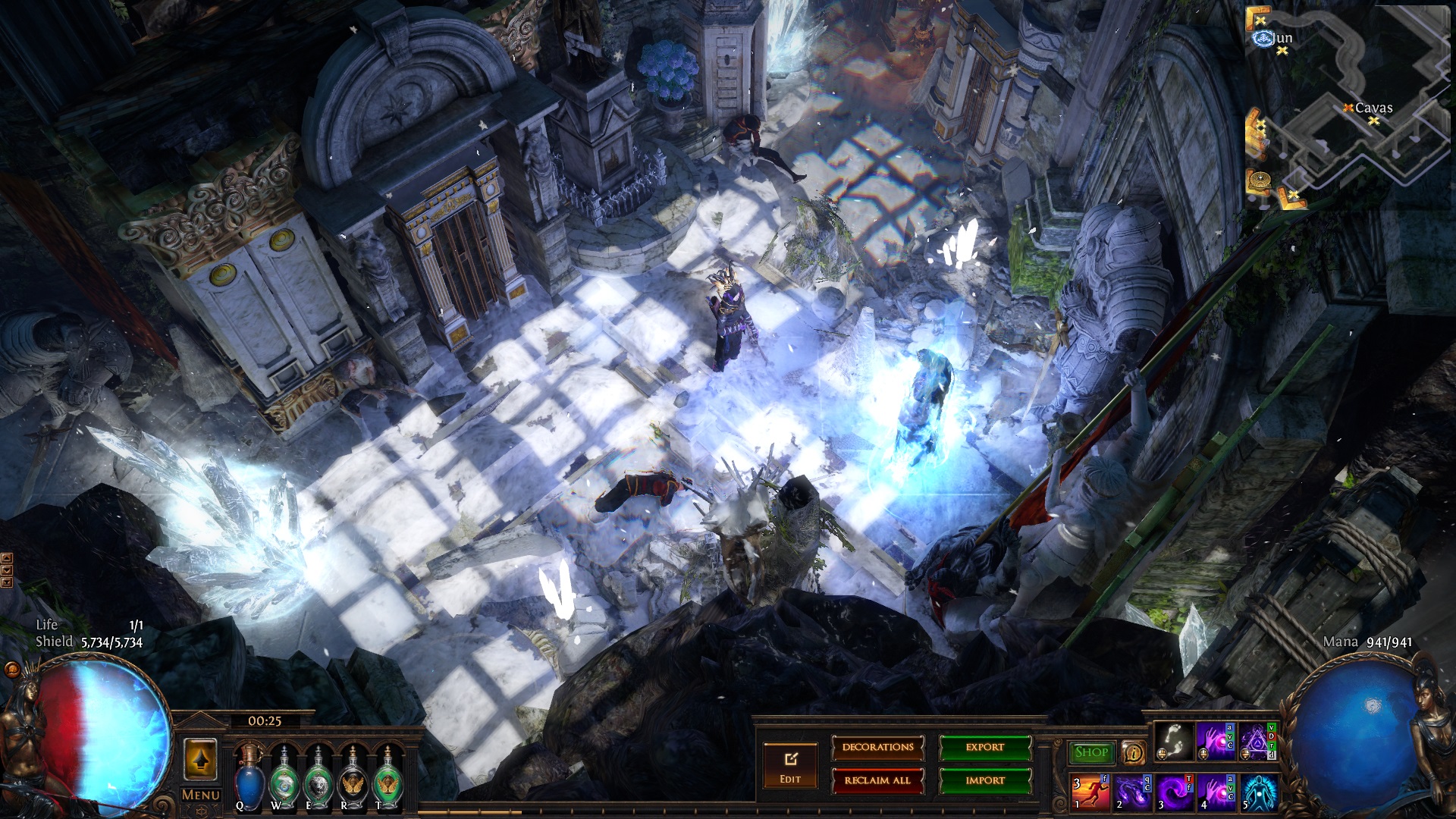Screen dimensions: 1456x819
Task: Open the hideout Edit mode
Action: (789, 765)
